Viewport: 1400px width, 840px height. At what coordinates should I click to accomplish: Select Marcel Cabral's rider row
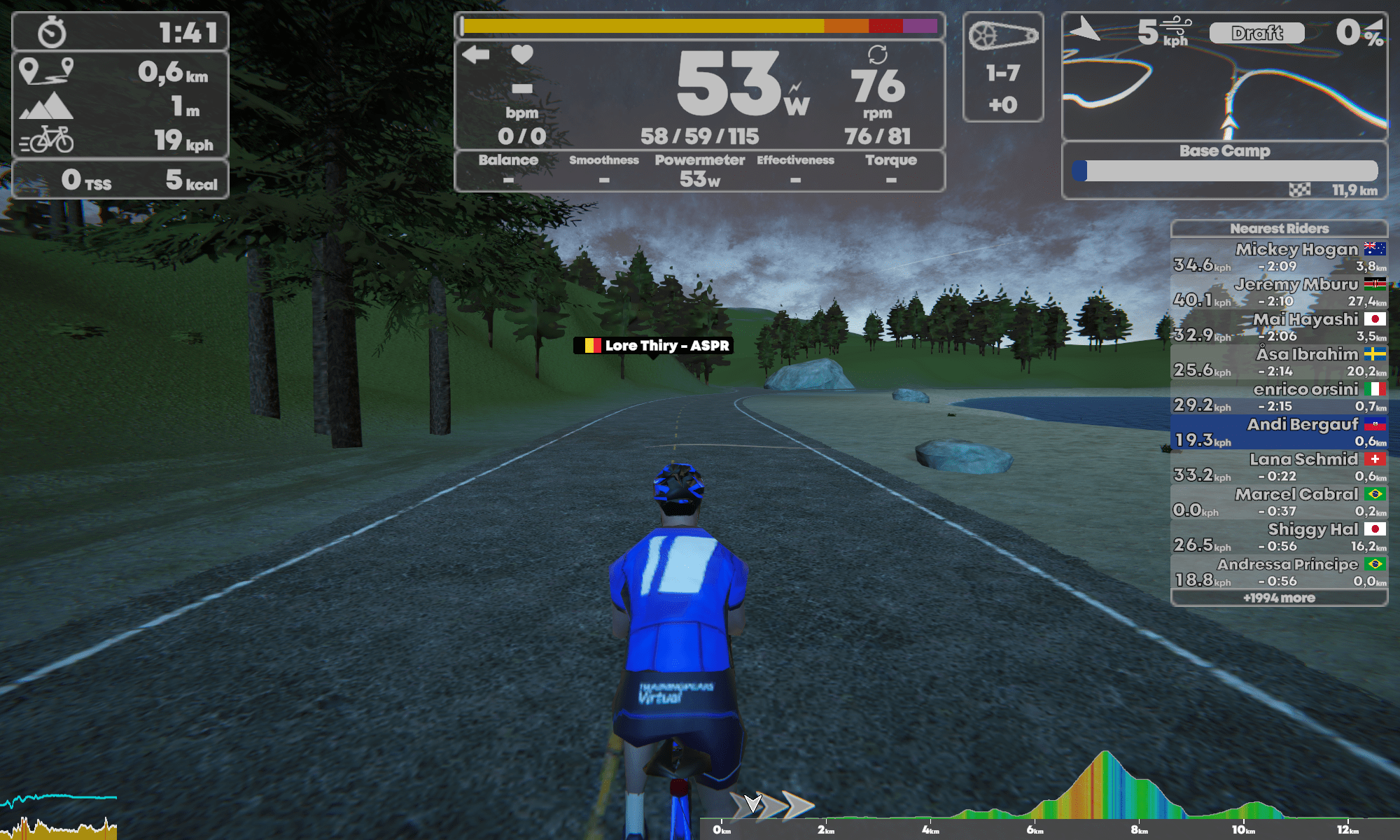(x=1279, y=502)
